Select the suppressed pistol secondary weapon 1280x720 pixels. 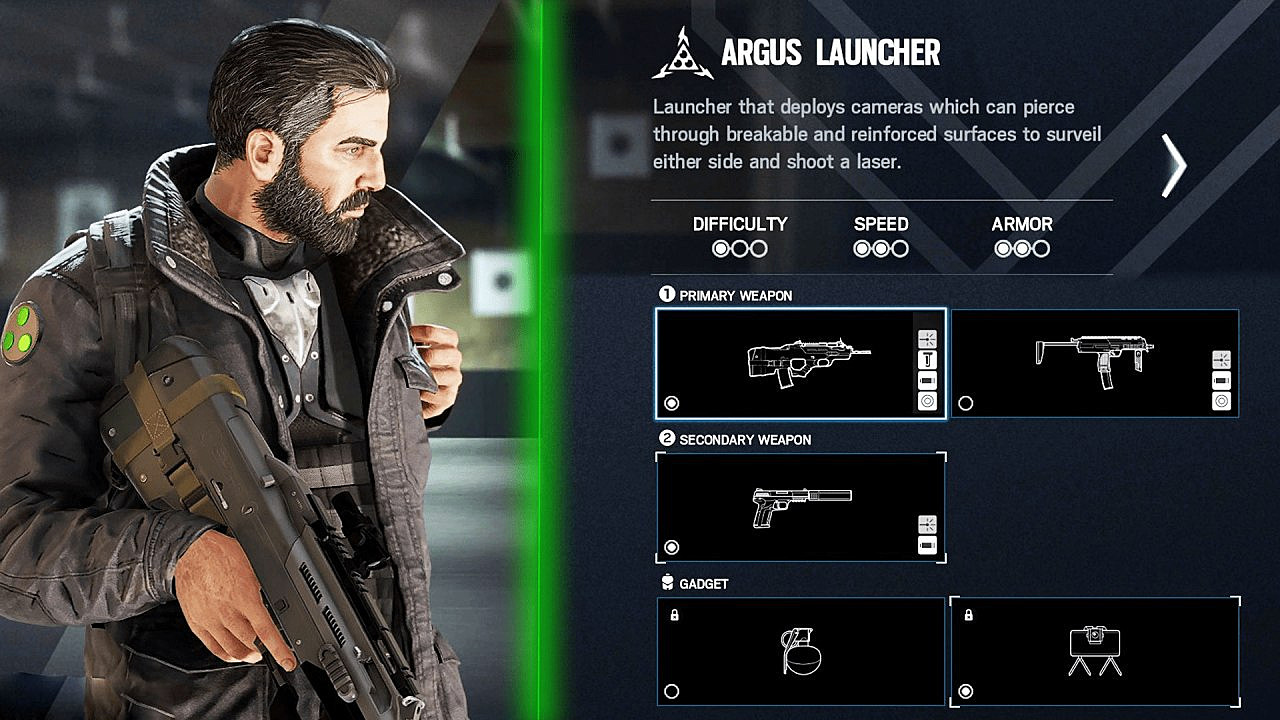click(800, 507)
